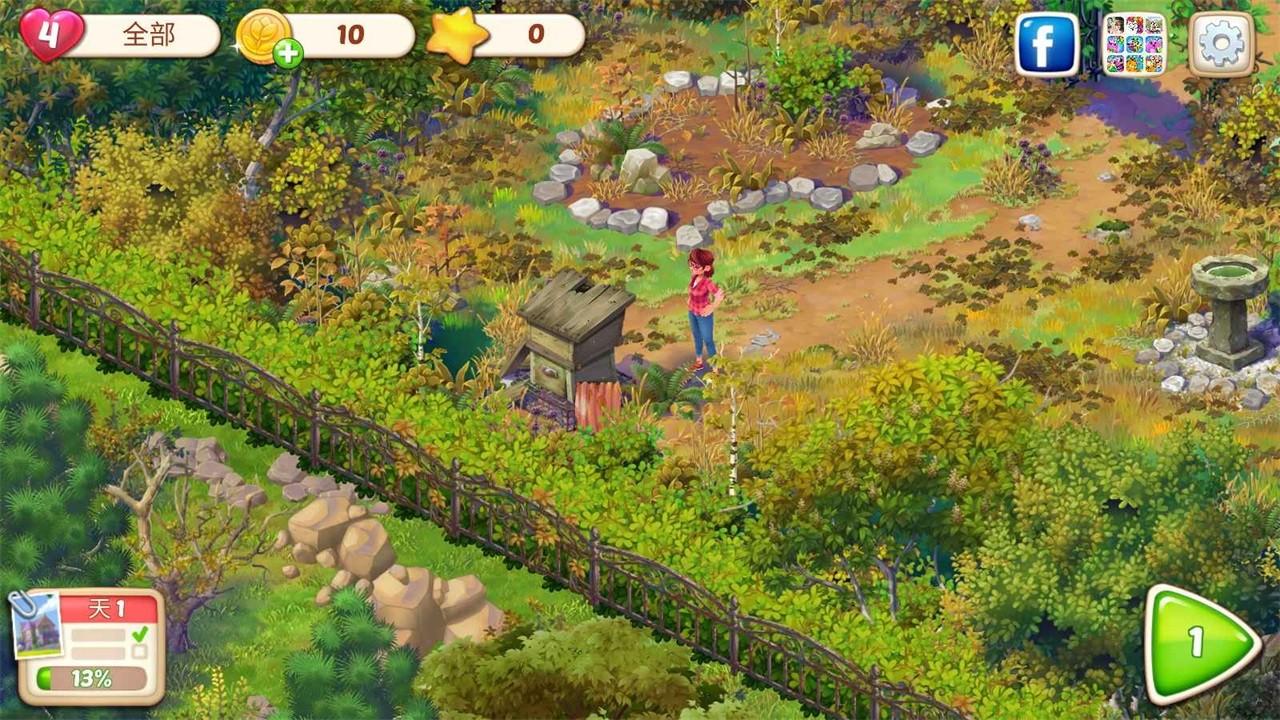
Task: Open the 天 1 tab header
Action: [x=105, y=607]
